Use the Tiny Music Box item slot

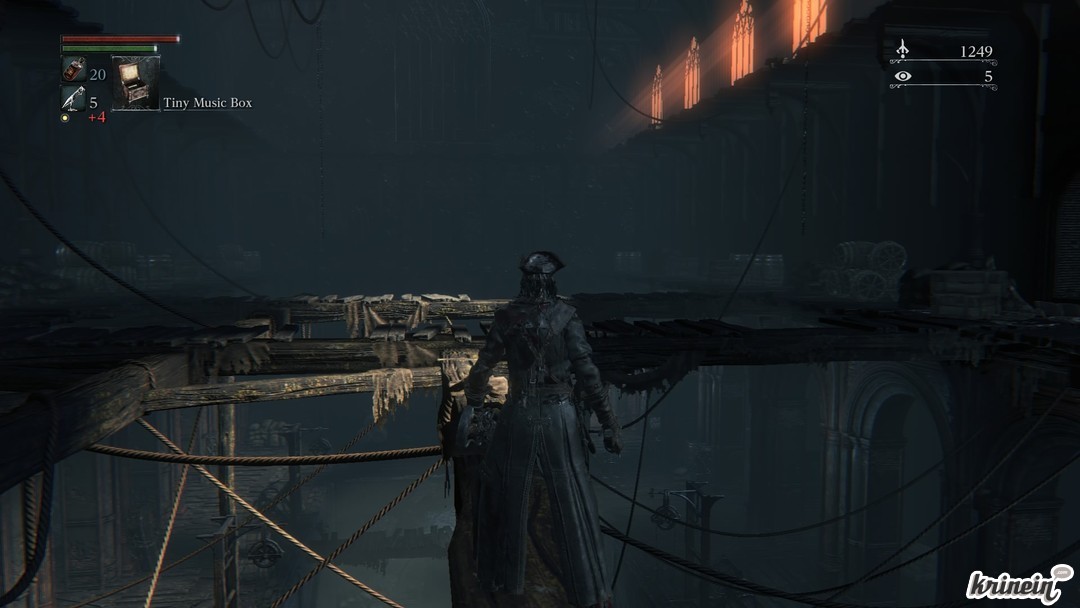pyautogui.click(x=135, y=83)
